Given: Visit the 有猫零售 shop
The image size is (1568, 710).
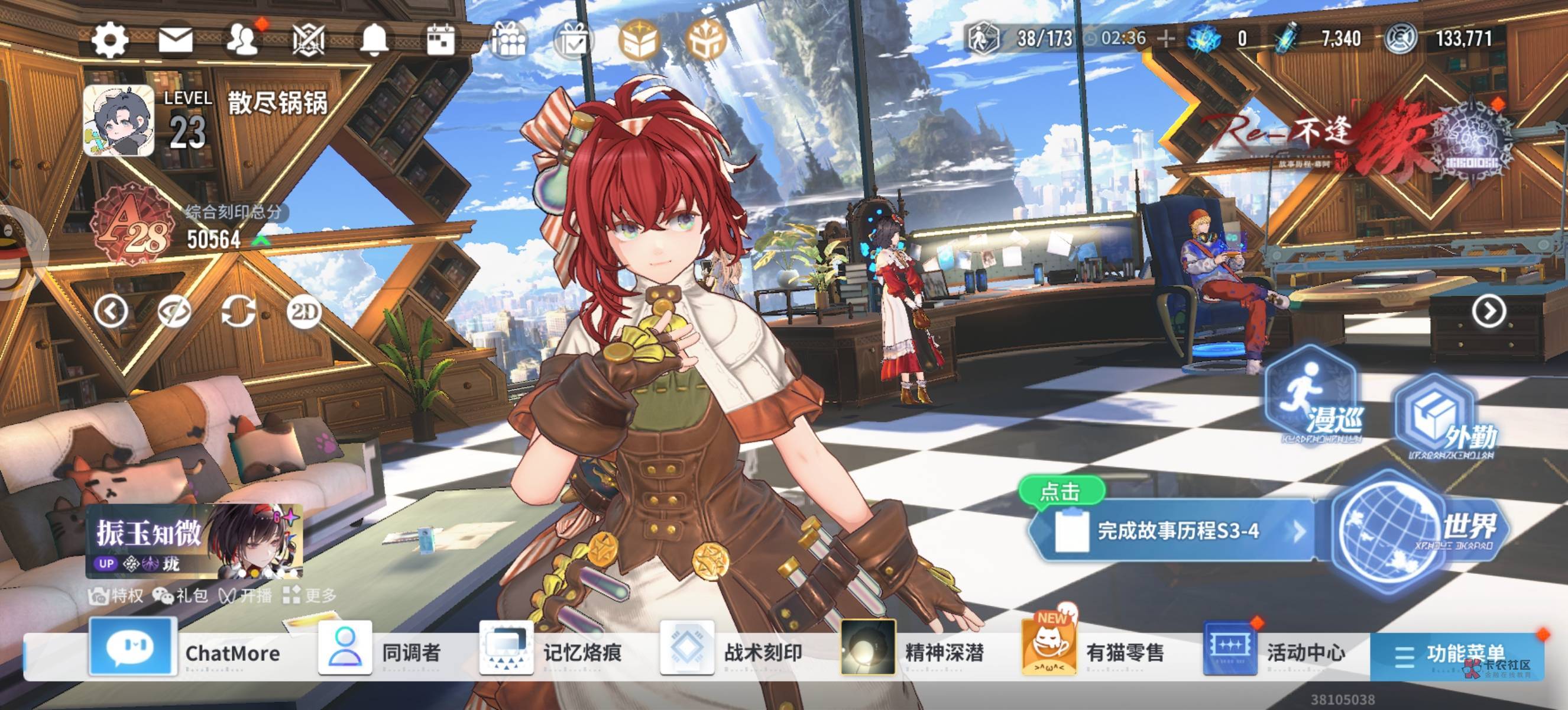Looking at the screenshot, I should [x=1093, y=652].
